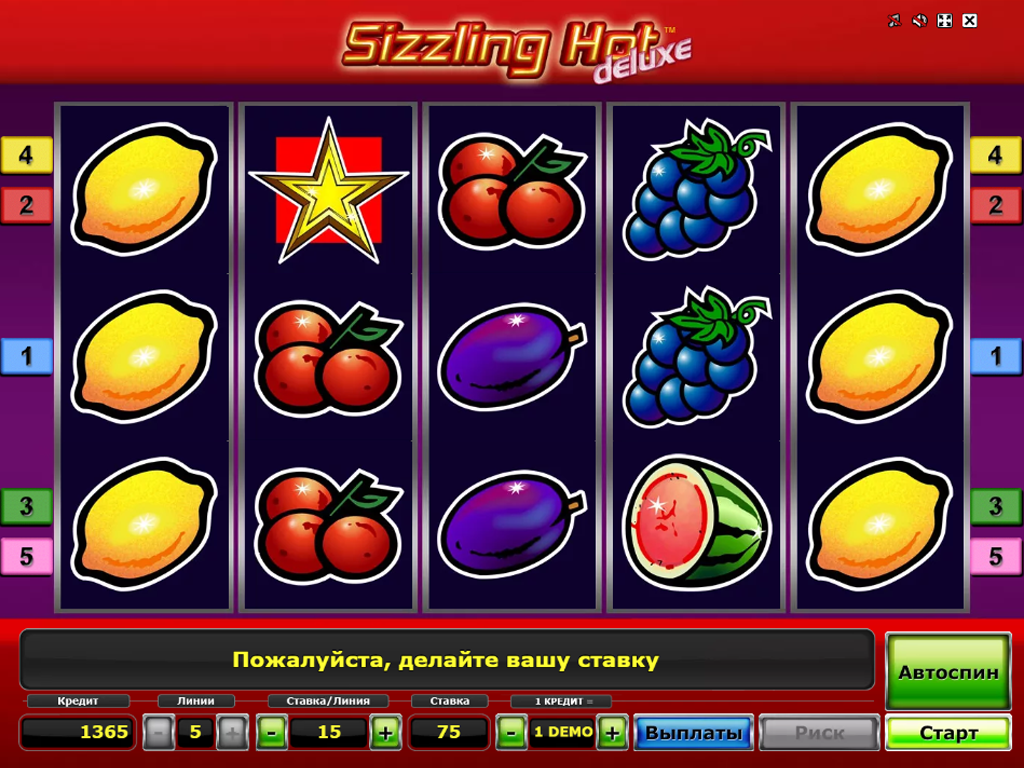
Task: Activate the Автоспин autospin button
Action: coord(948,672)
